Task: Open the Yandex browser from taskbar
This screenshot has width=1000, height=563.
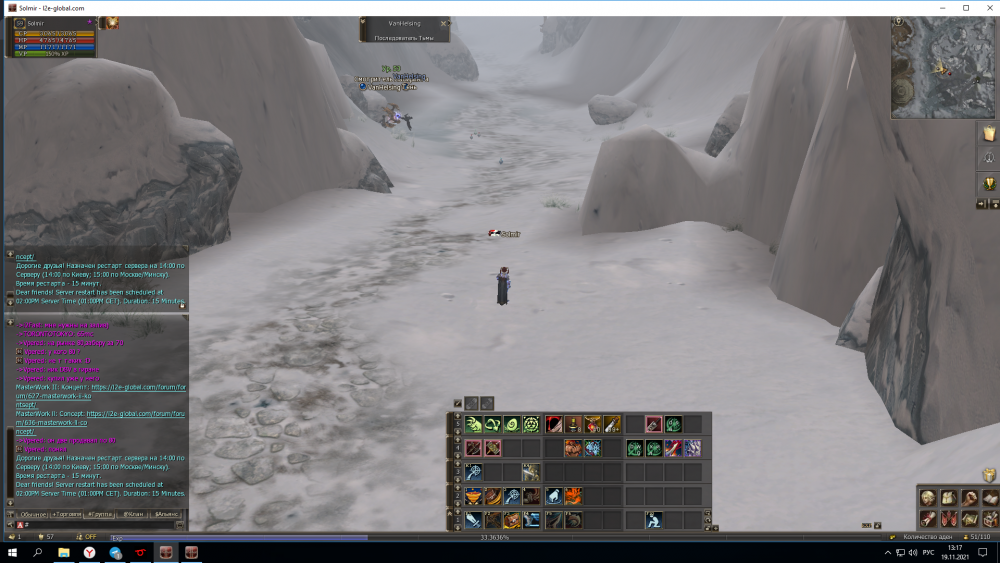Action: tap(90, 552)
